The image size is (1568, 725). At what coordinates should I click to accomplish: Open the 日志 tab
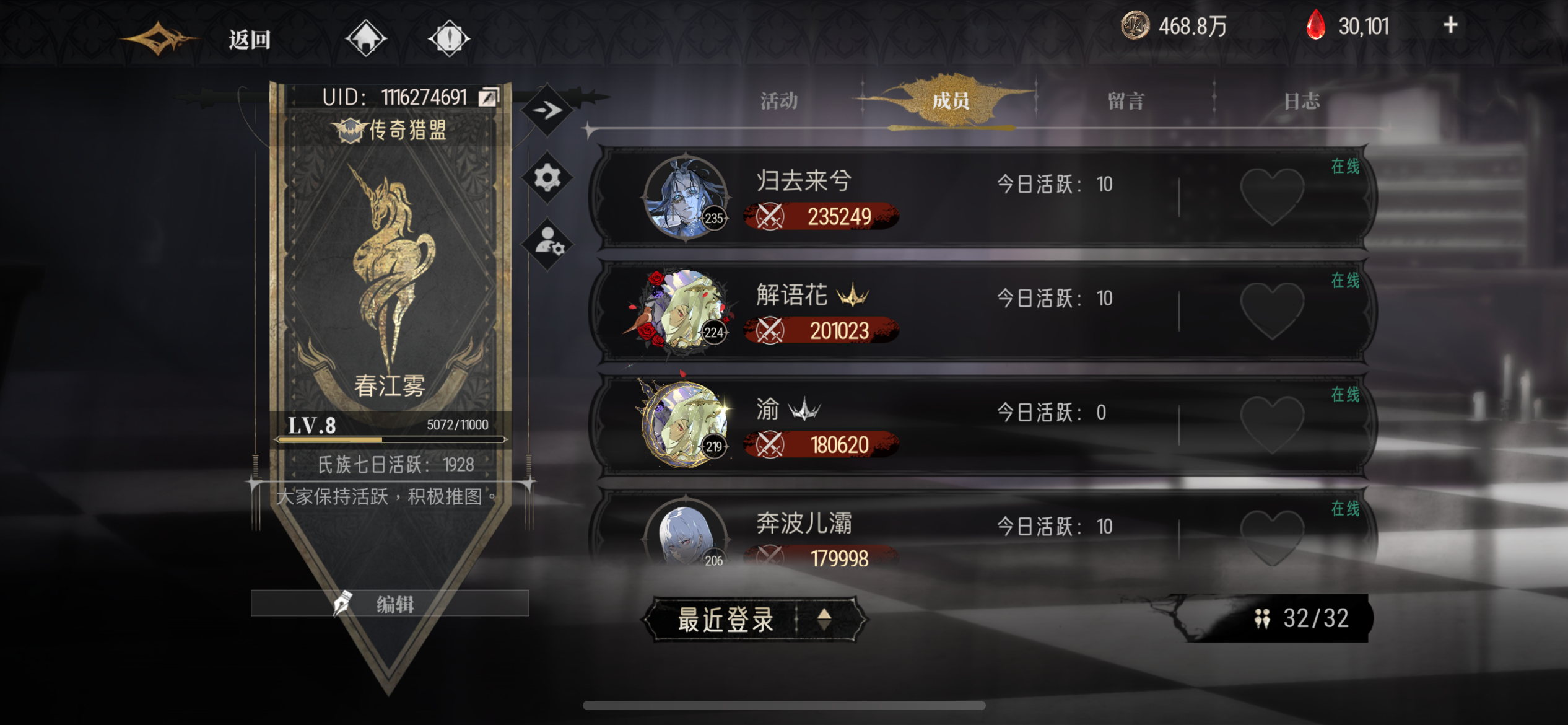click(1307, 101)
